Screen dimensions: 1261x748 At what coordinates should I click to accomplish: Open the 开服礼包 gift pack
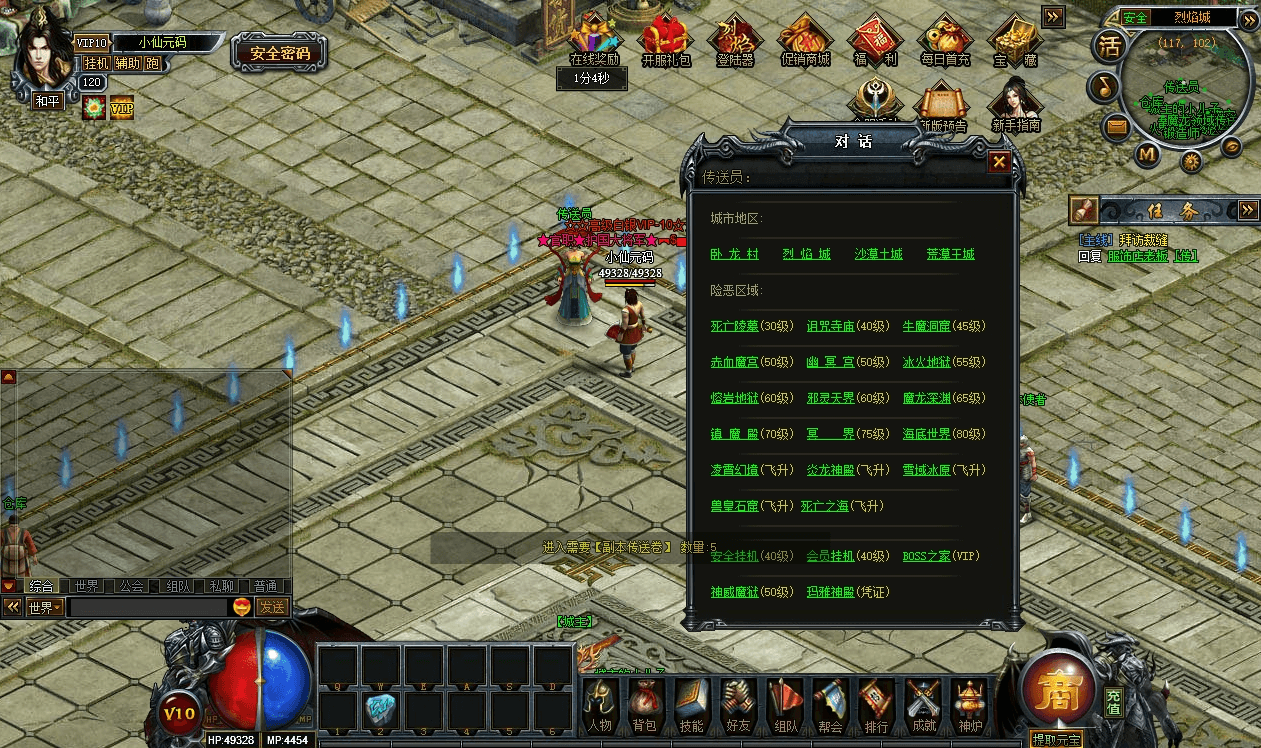(x=666, y=41)
